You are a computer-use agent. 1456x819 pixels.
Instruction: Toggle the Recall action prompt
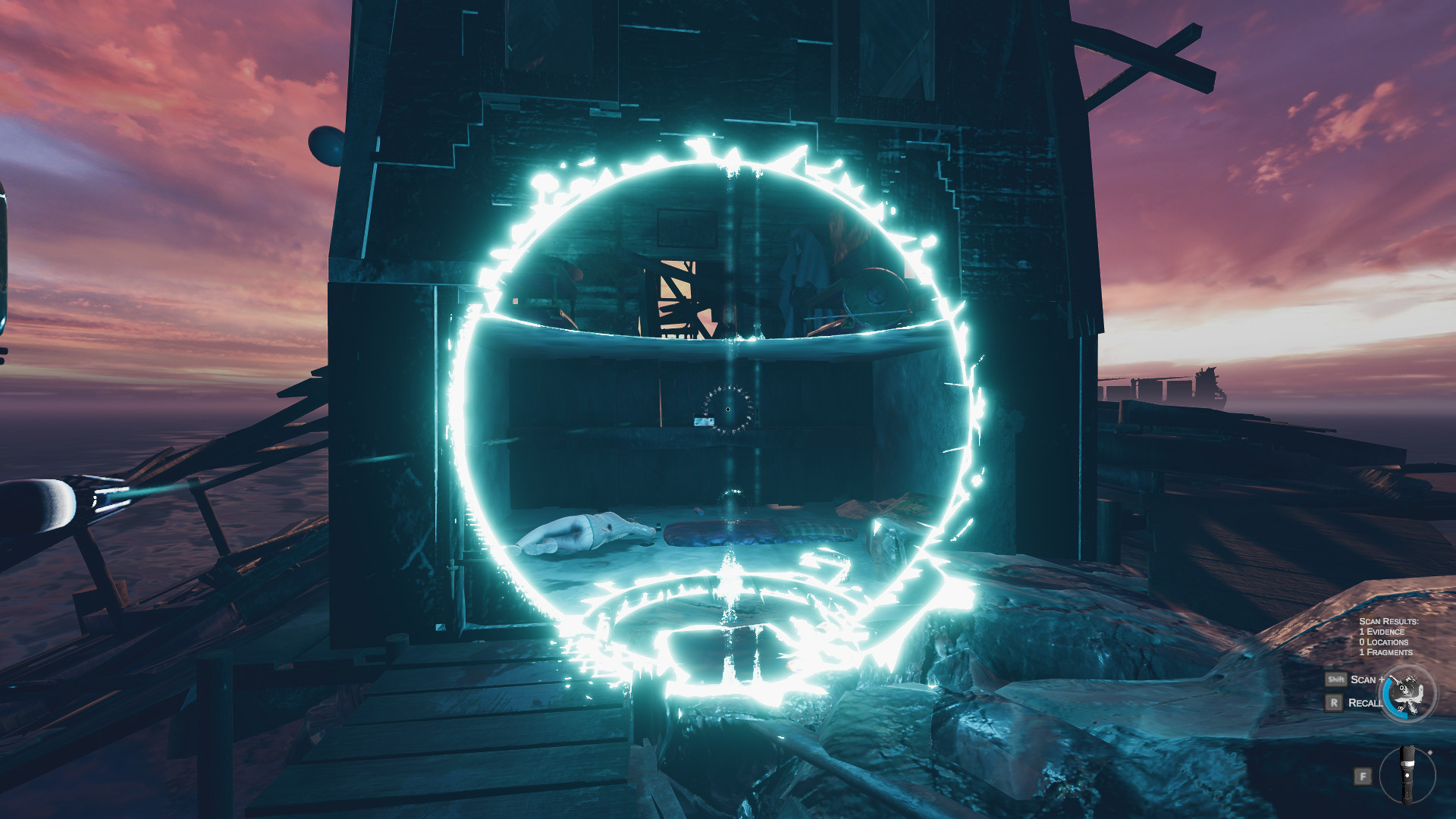pos(1365,702)
